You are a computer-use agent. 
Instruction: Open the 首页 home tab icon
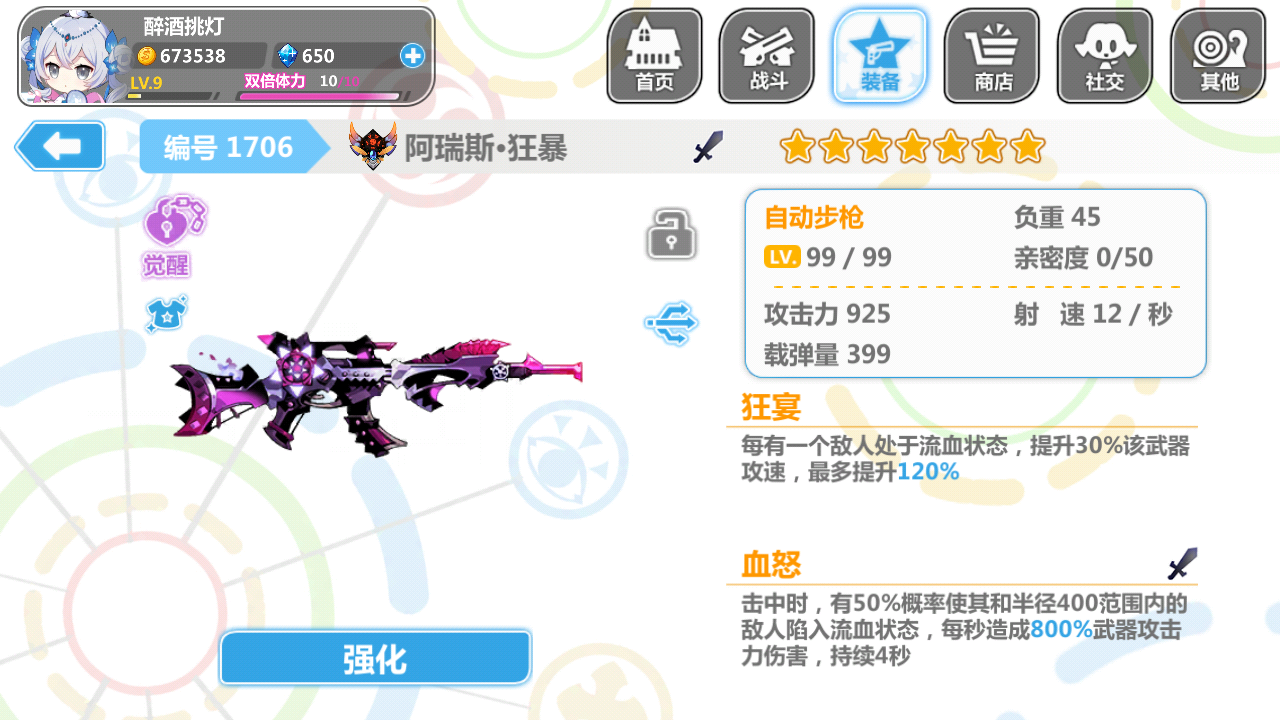click(653, 55)
